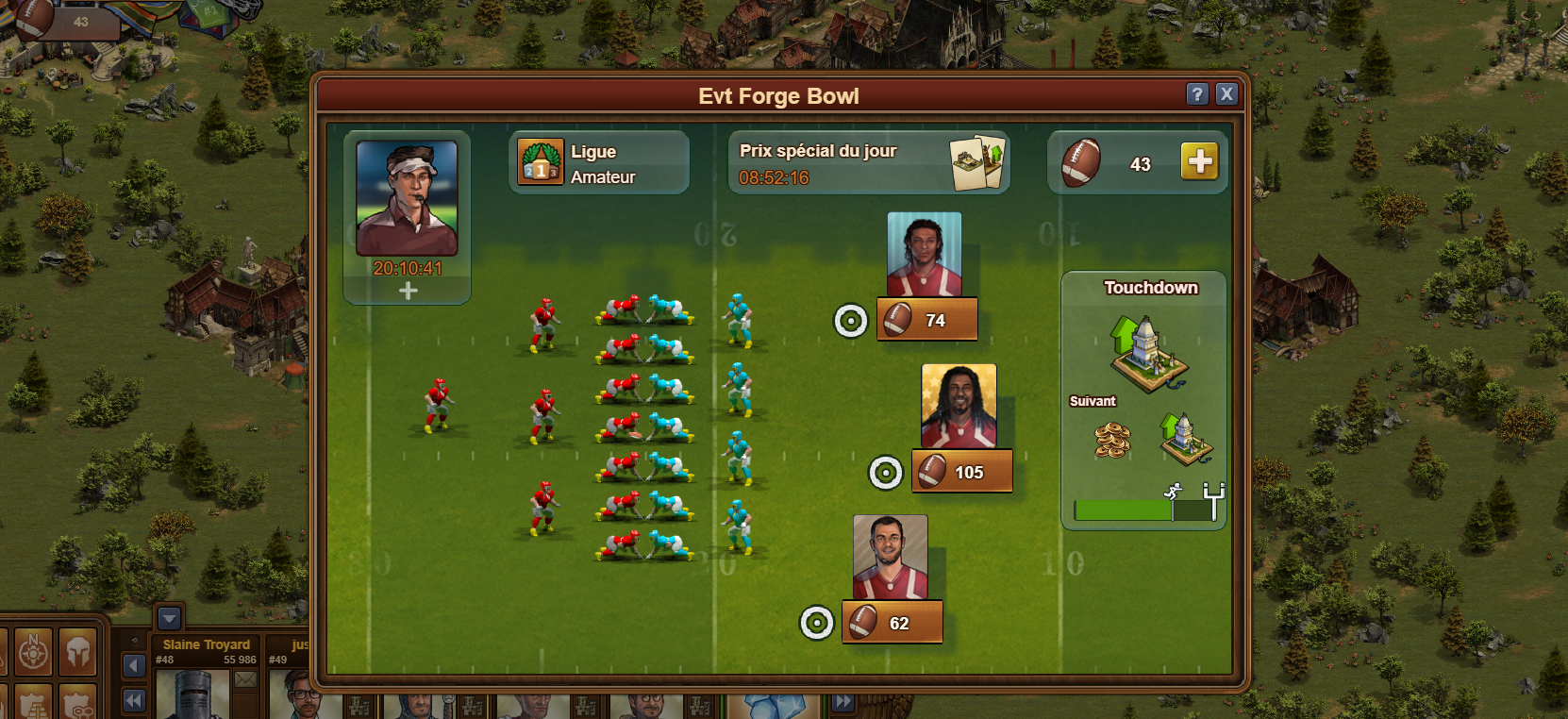Screen dimensions: 1568x719
Task: Open the Ligue Amateur panel
Action: click(x=599, y=163)
